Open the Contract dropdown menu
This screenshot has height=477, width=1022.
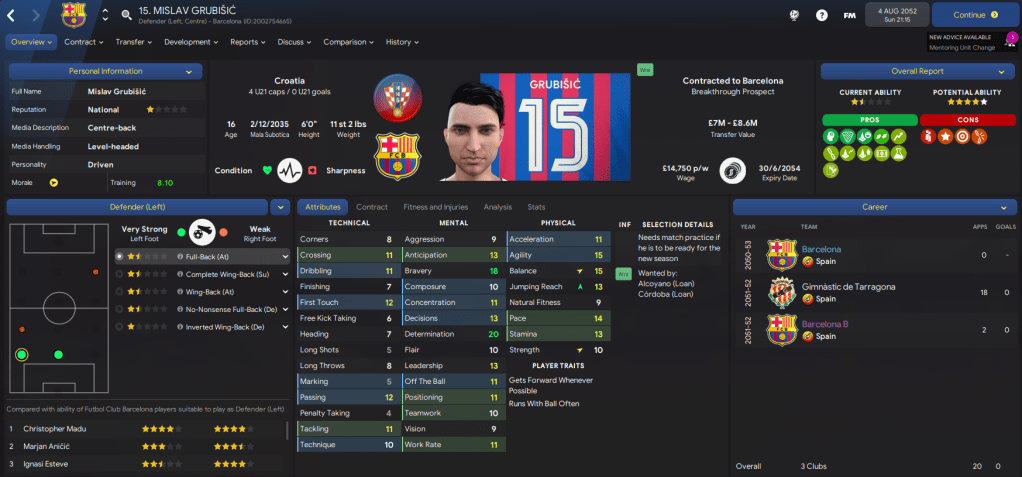click(84, 42)
